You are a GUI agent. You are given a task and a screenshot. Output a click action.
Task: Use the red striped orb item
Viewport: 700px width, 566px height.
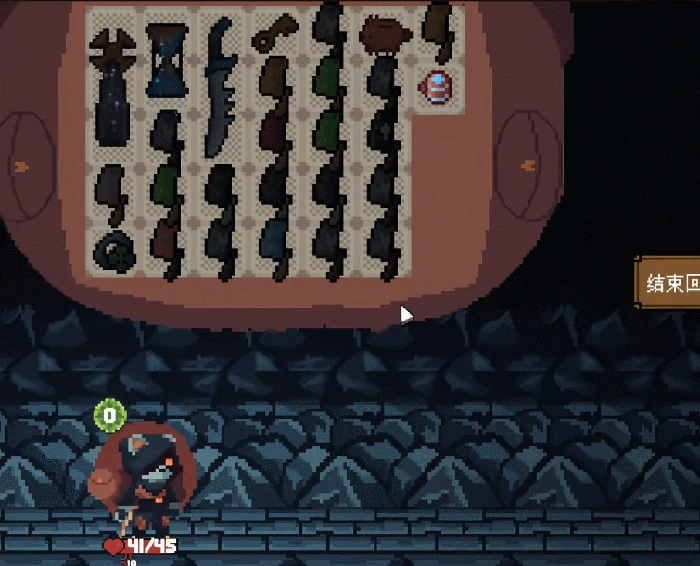click(x=438, y=88)
